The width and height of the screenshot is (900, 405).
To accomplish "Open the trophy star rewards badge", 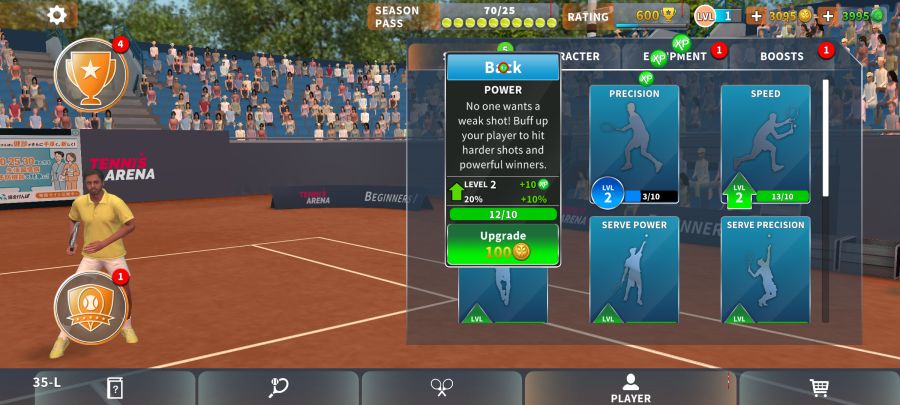I will [x=90, y=75].
